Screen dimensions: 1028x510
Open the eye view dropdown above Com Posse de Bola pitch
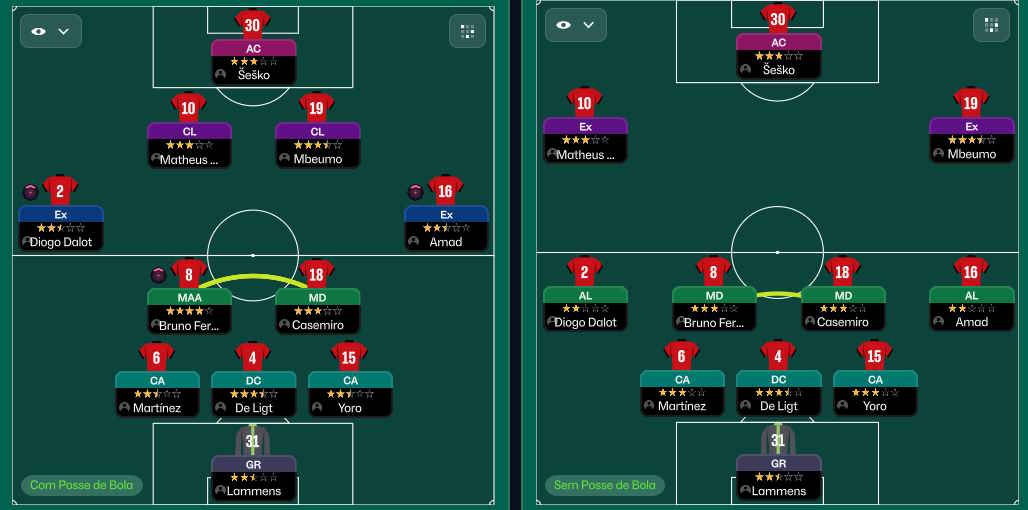pos(51,31)
